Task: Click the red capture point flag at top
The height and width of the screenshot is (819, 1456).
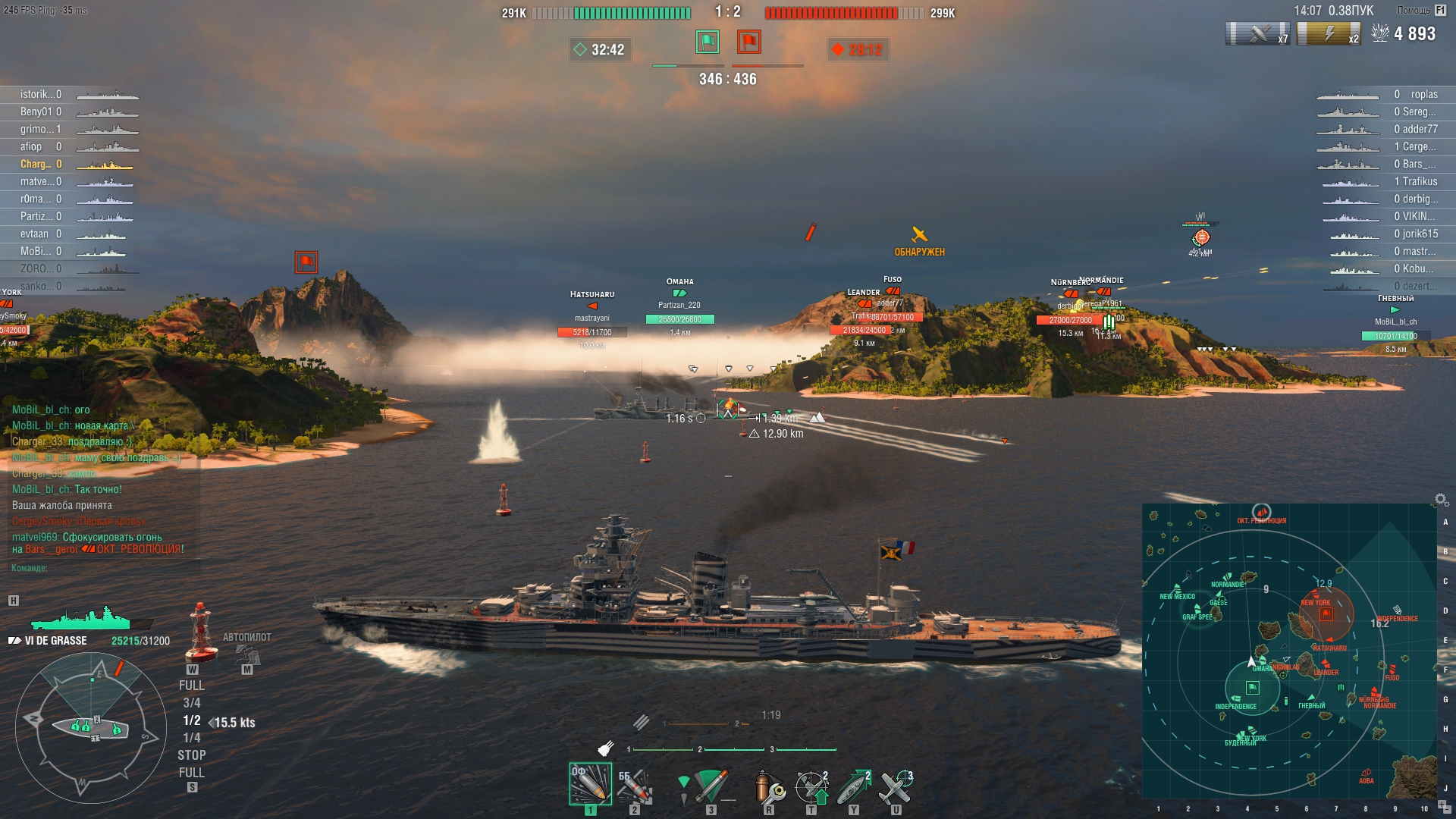Action: point(749,42)
